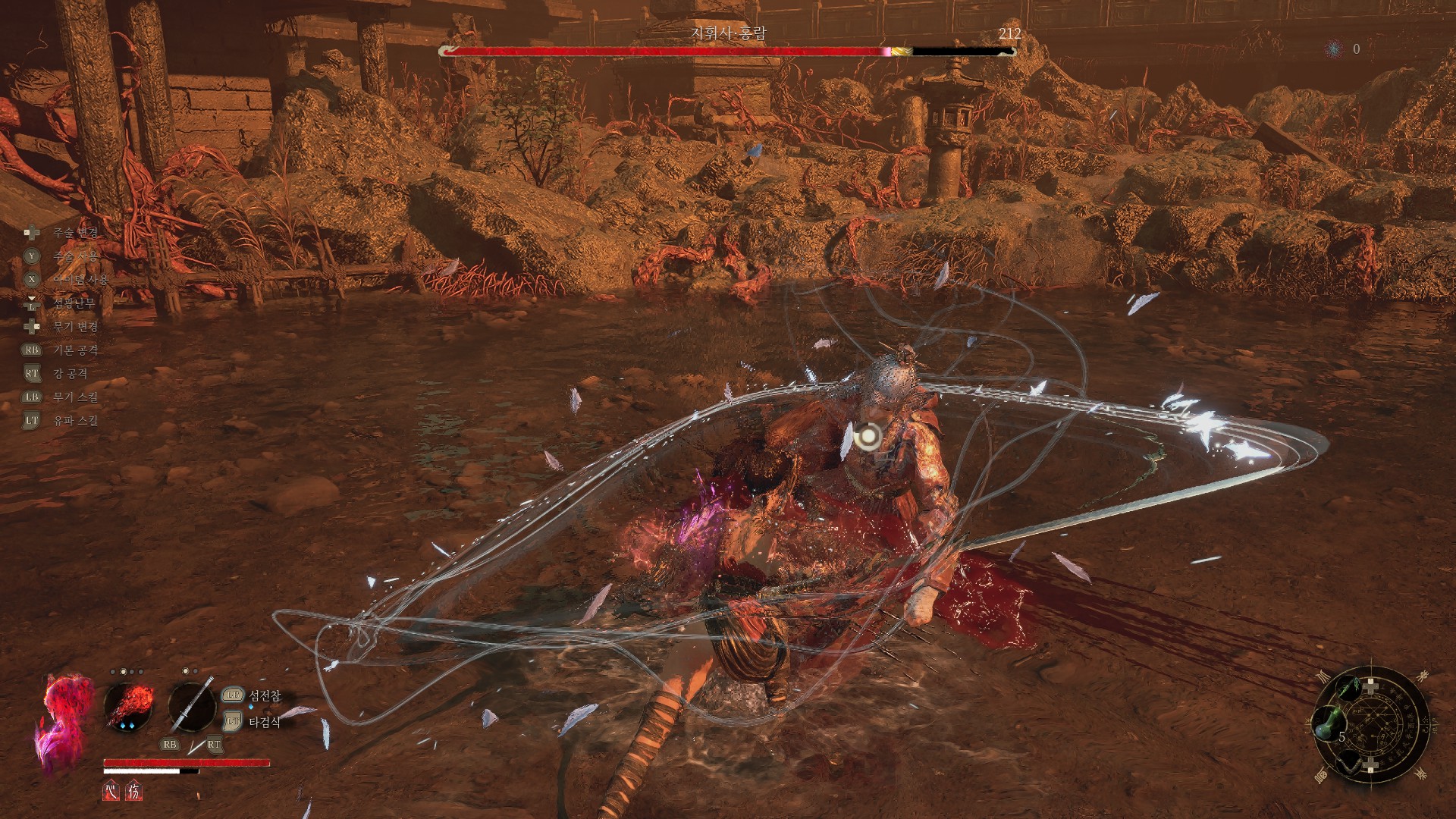Select the upper green item slot in wheel
Image resolution: width=1456 pixels, height=819 pixels.
click(1348, 689)
